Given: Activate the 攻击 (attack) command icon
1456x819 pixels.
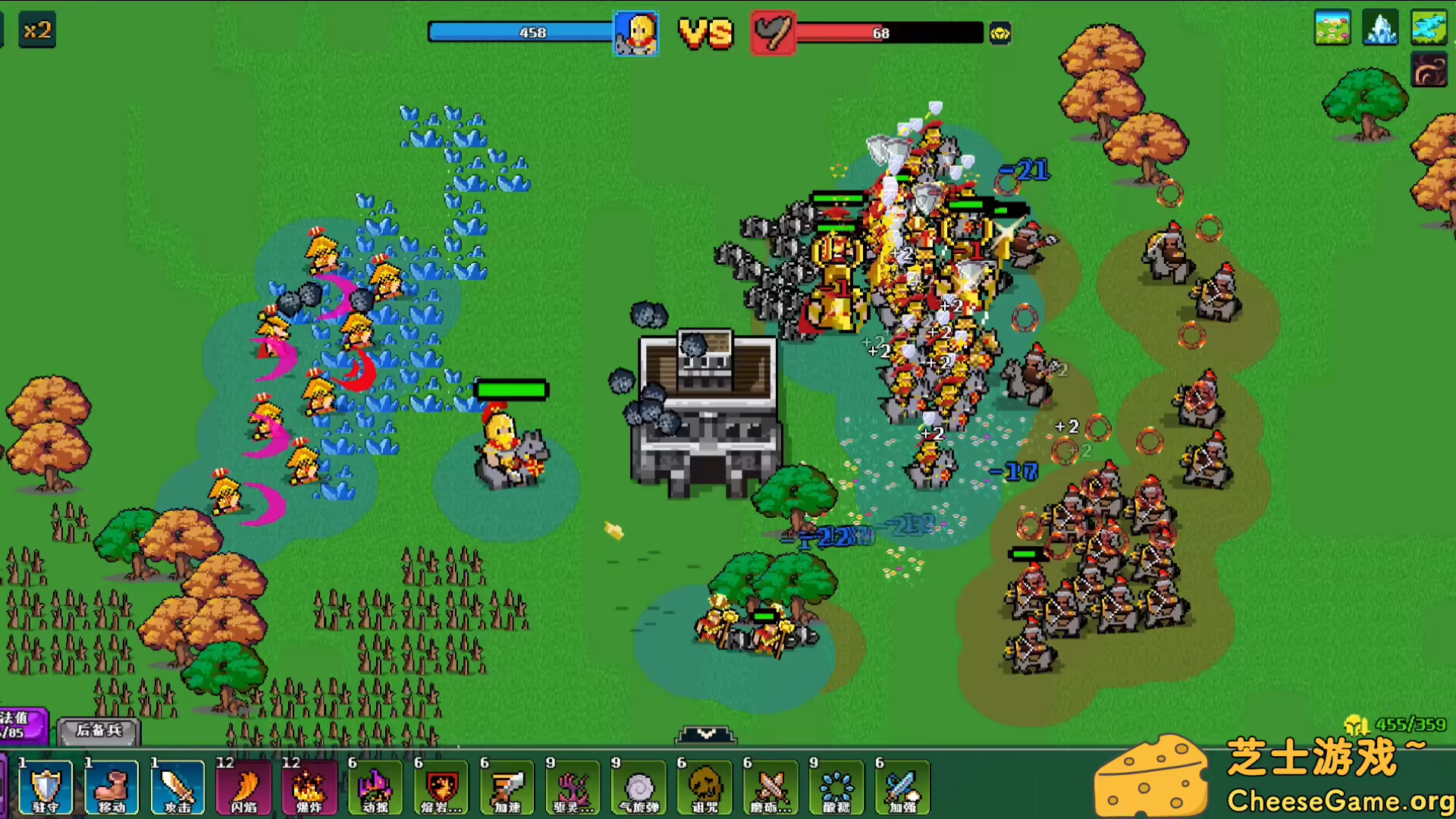Looking at the screenshot, I should pyautogui.click(x=177, y=786).
